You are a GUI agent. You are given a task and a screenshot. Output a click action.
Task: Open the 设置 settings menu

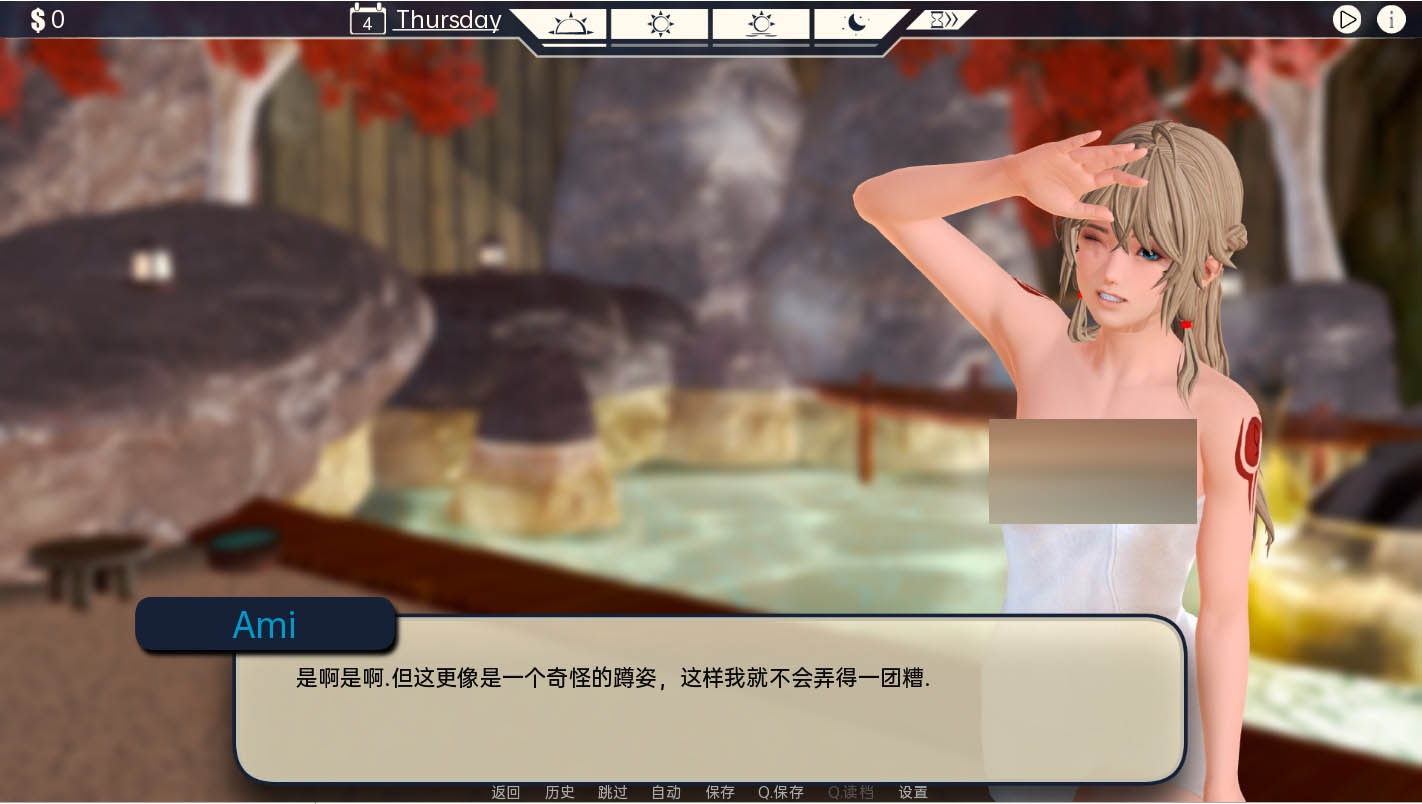913,792
